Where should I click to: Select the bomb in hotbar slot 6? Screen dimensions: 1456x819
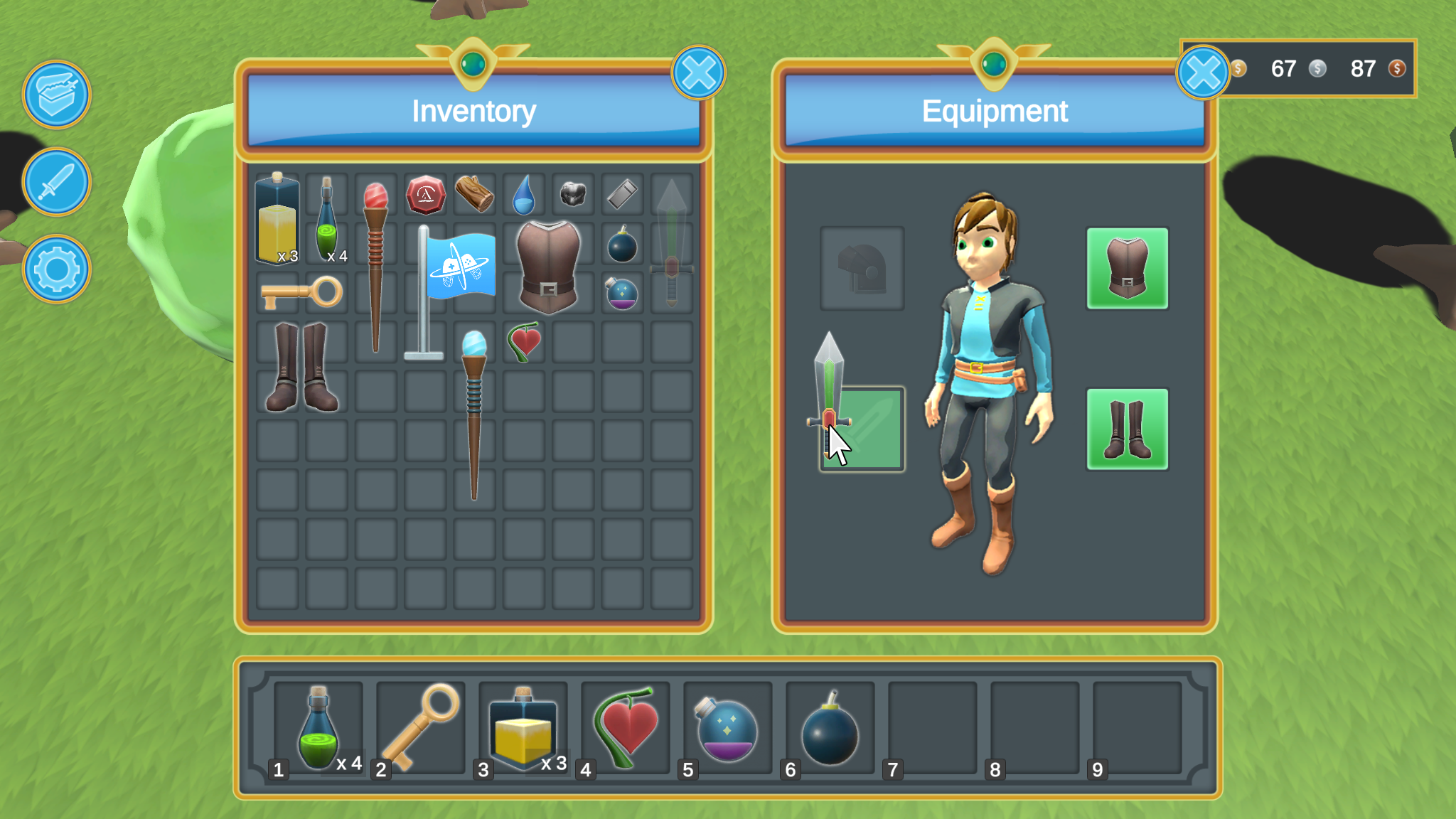tap(829, 727)
